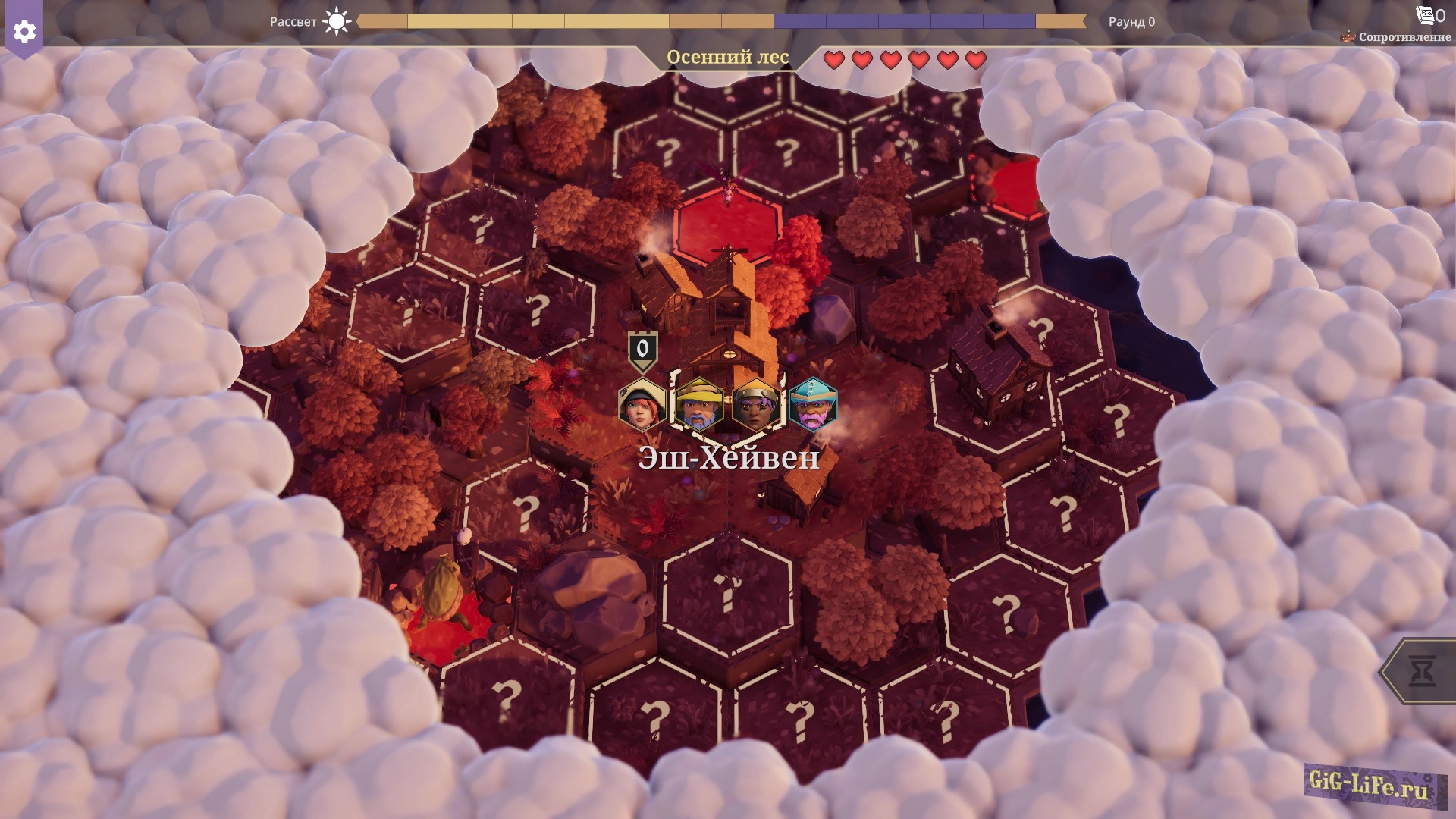This screenshot has width=1456, height=819.
Task: Select the red-haired hooded hero portrait
Action: 642,404
